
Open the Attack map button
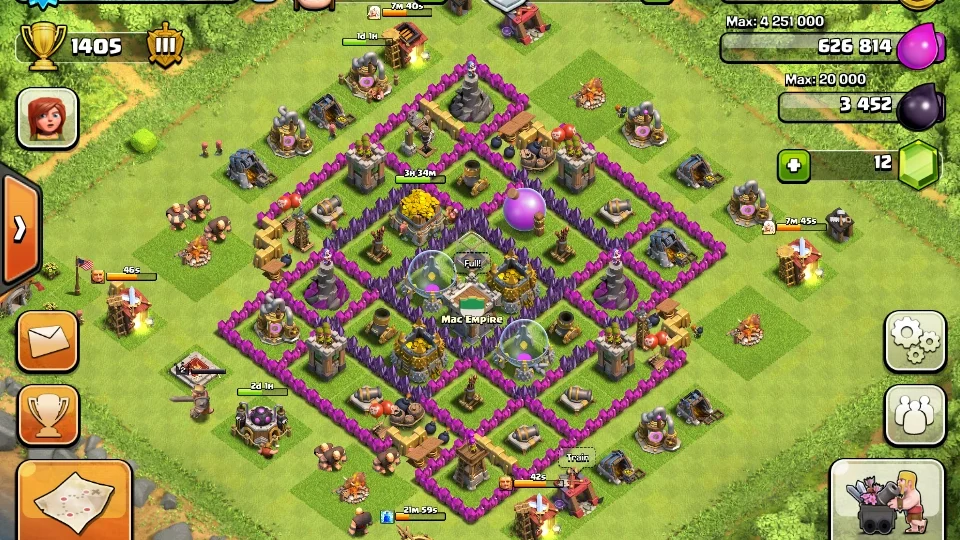[x=74, y=502]
